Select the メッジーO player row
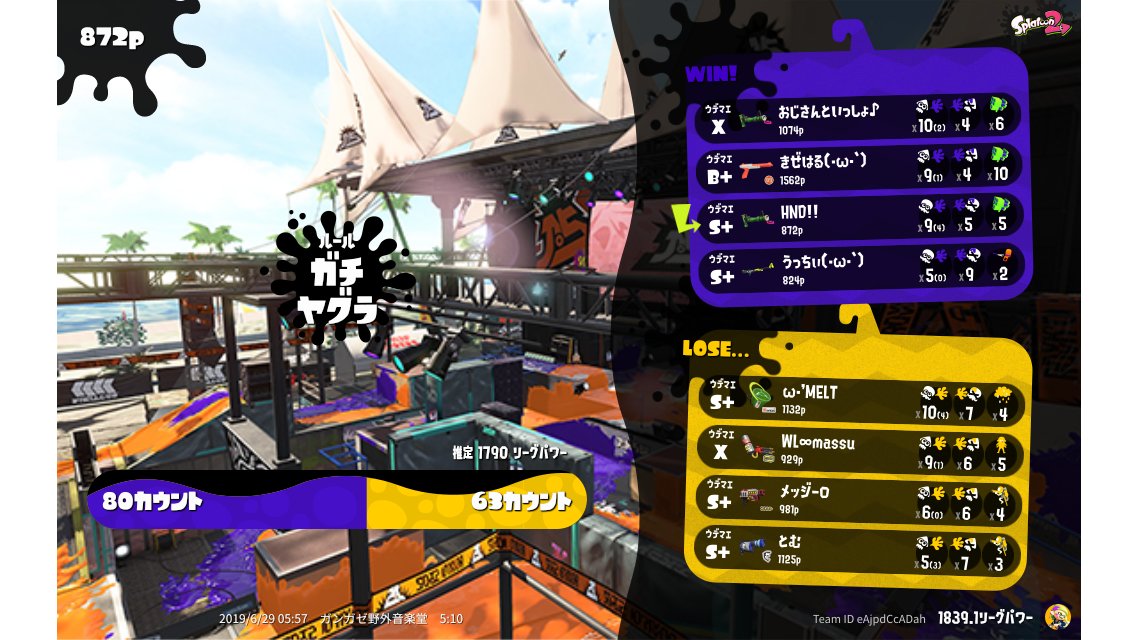 [858, 501]
